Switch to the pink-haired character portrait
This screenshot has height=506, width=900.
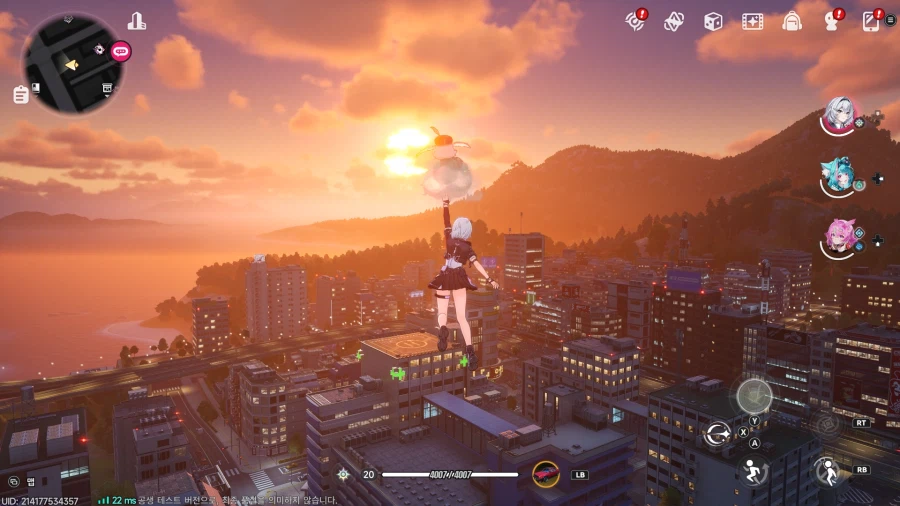(838, 237)
